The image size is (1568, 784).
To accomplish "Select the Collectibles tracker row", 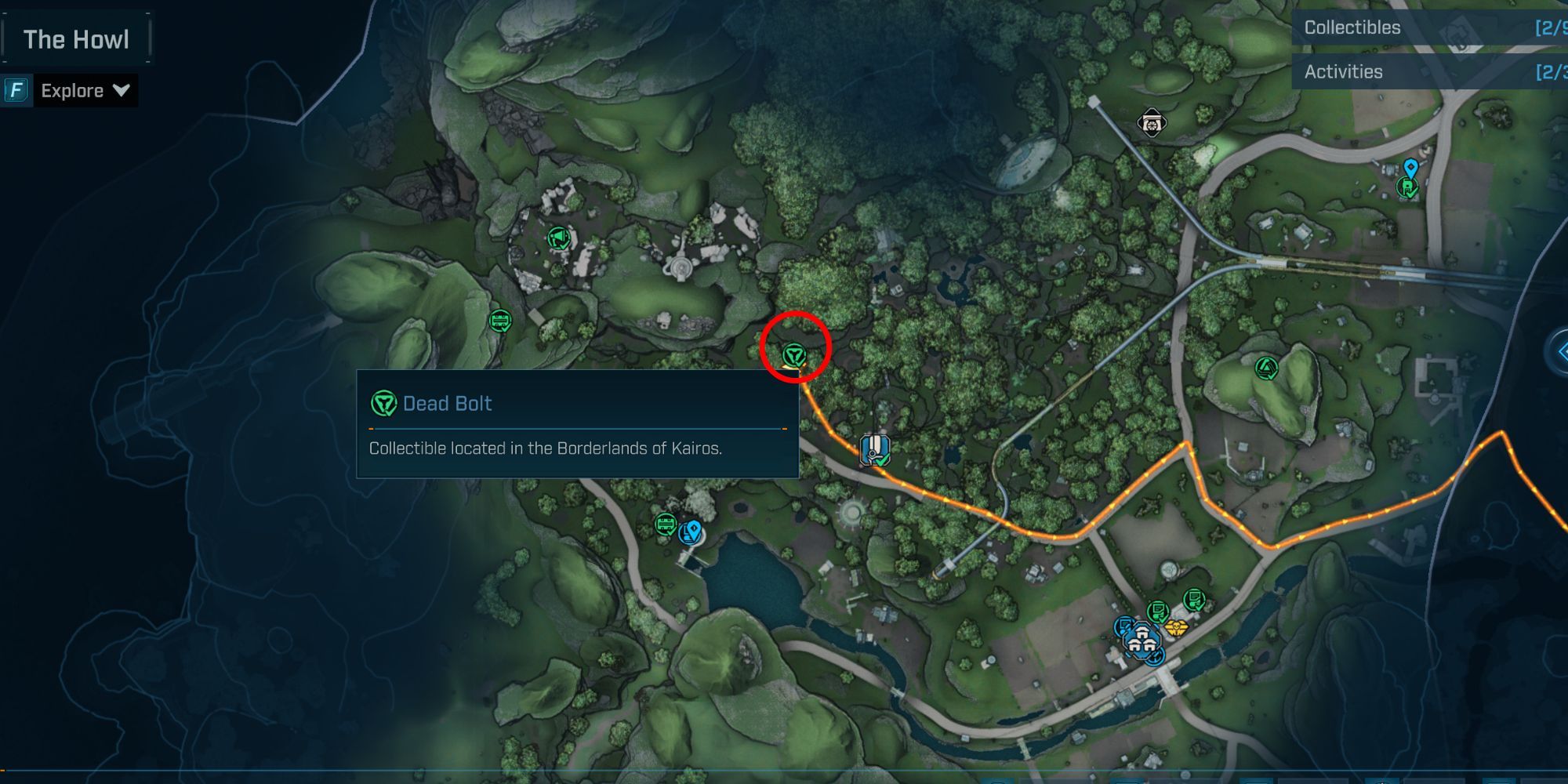I will (1428, 27).
